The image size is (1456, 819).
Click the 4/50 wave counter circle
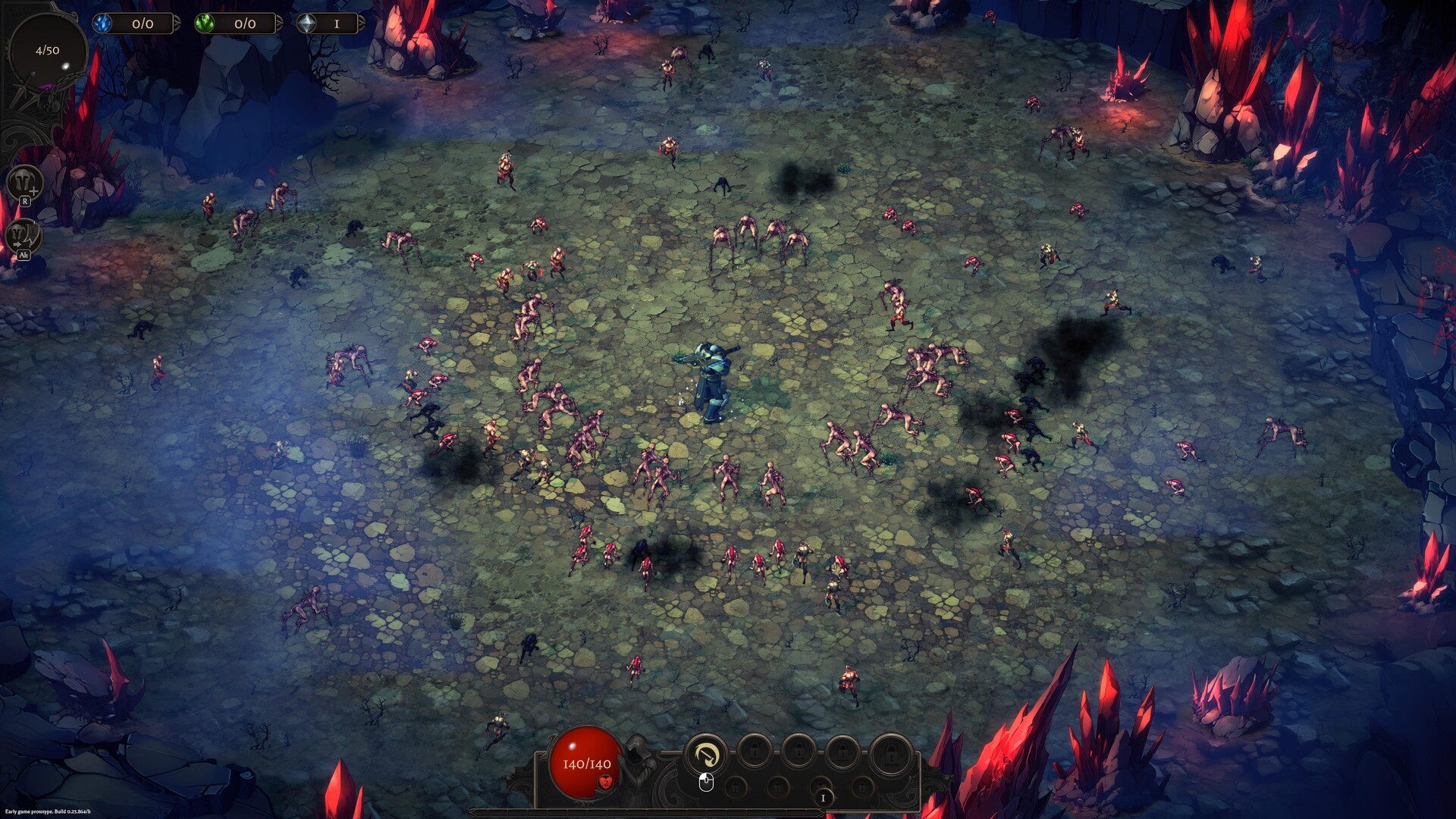pyautogui.click(x=48, y=51)
